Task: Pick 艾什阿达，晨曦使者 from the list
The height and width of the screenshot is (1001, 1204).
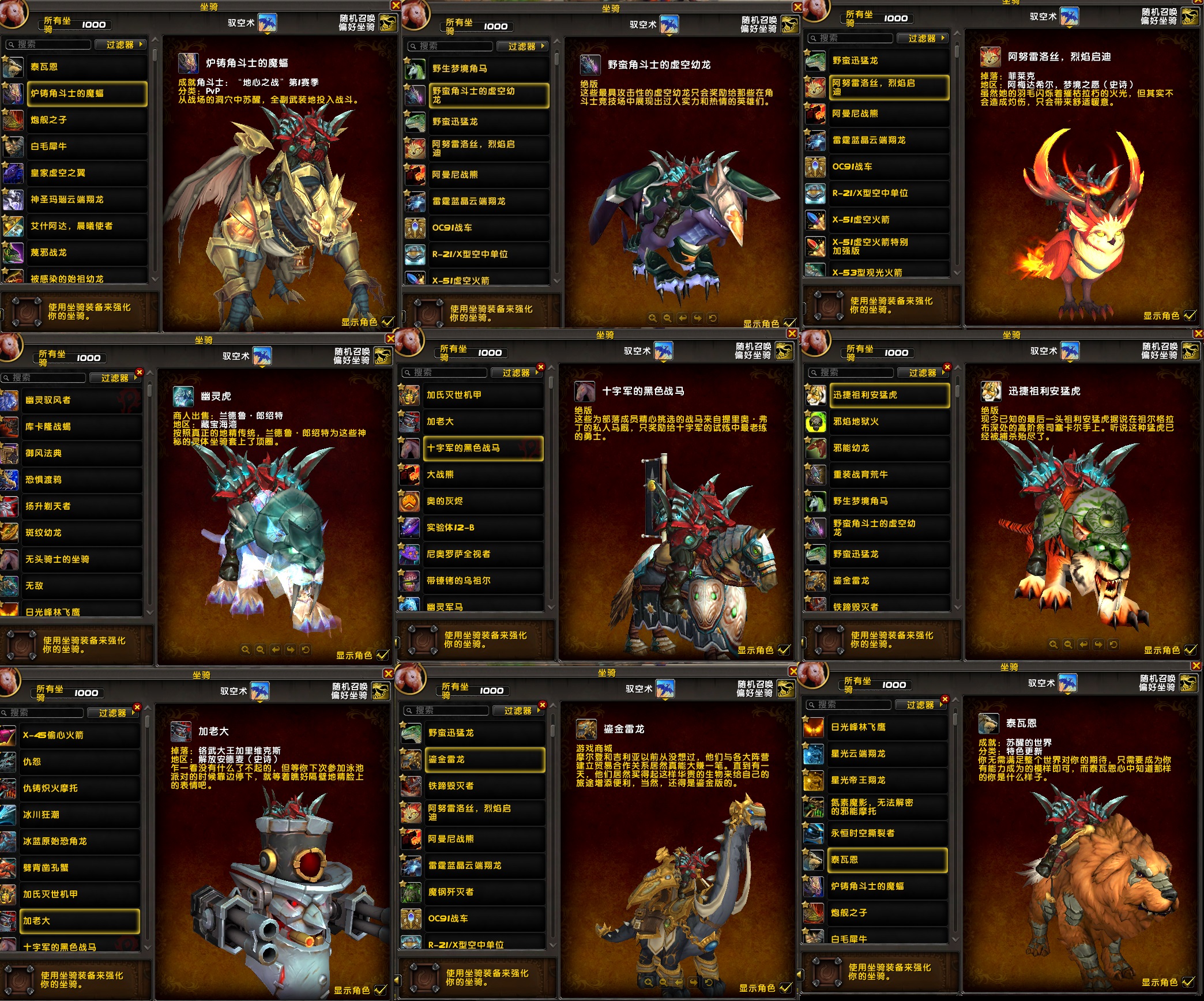Action: [x=86, y=226]
